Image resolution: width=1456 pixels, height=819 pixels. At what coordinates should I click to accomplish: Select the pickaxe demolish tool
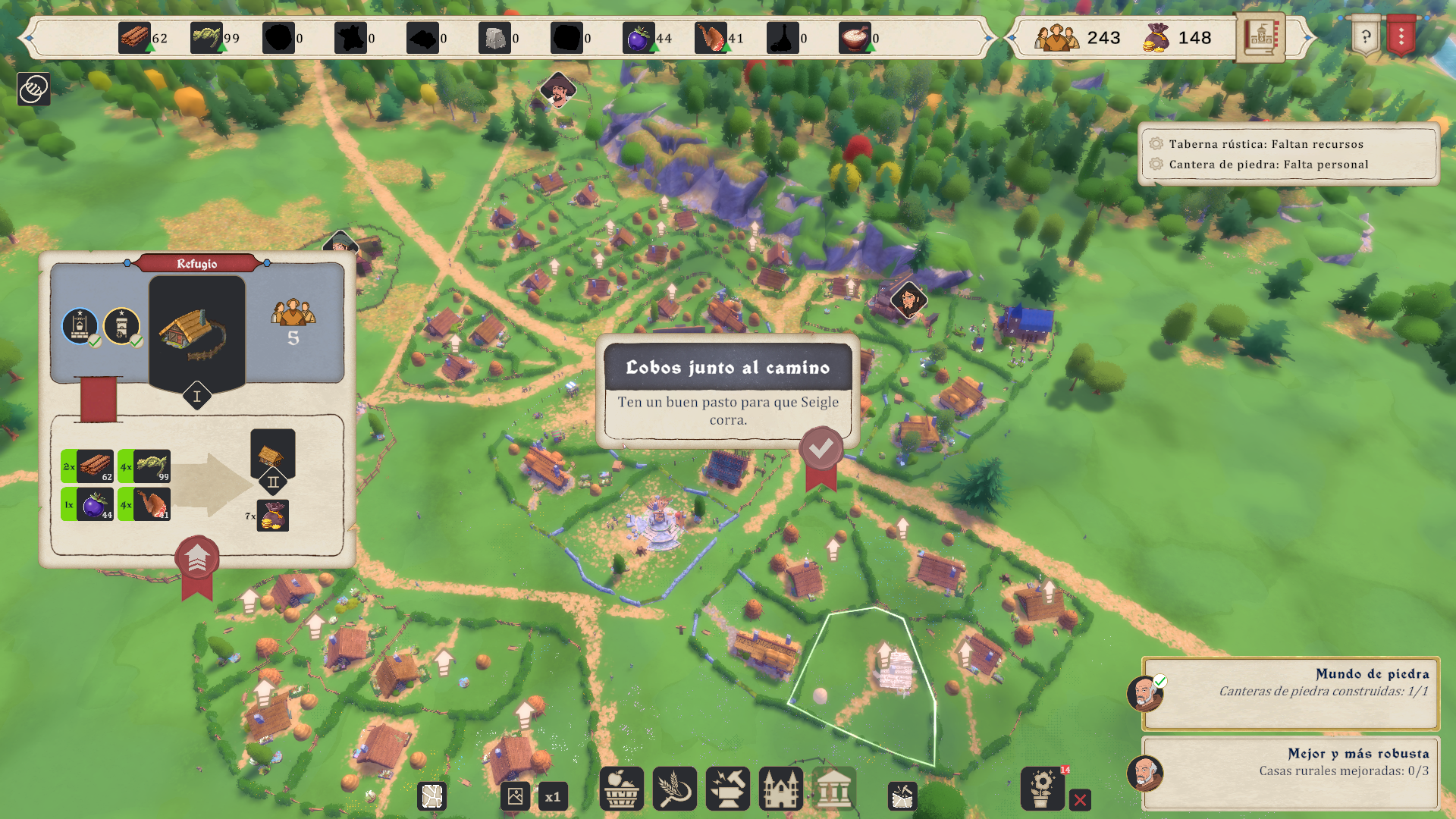point(902,797)
